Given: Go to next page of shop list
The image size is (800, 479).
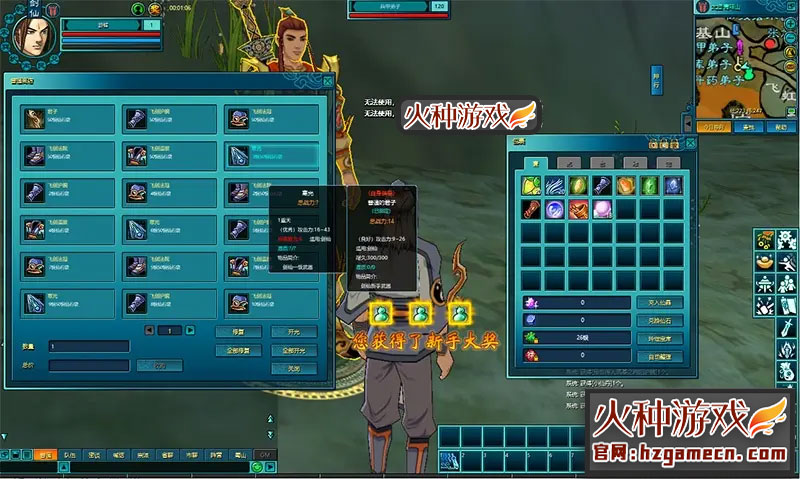Looking at the screenshot, I should point(190,330).
